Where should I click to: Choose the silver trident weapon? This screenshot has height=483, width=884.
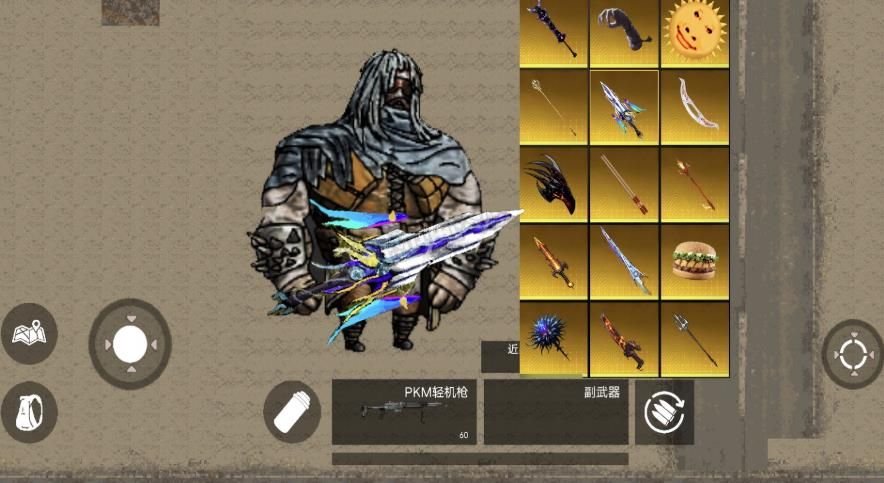(695, 338)
